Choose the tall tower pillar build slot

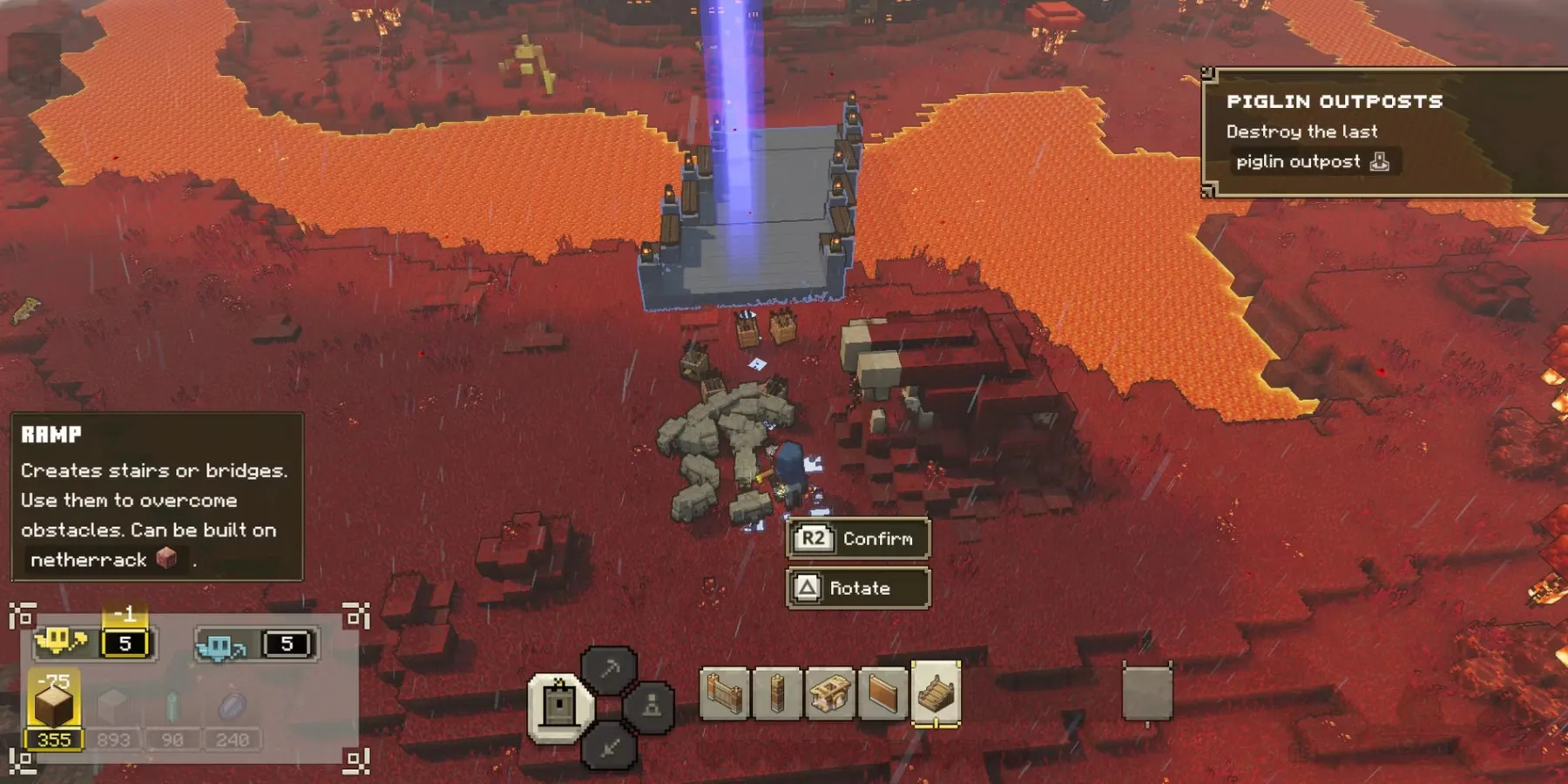click(777, 694)
